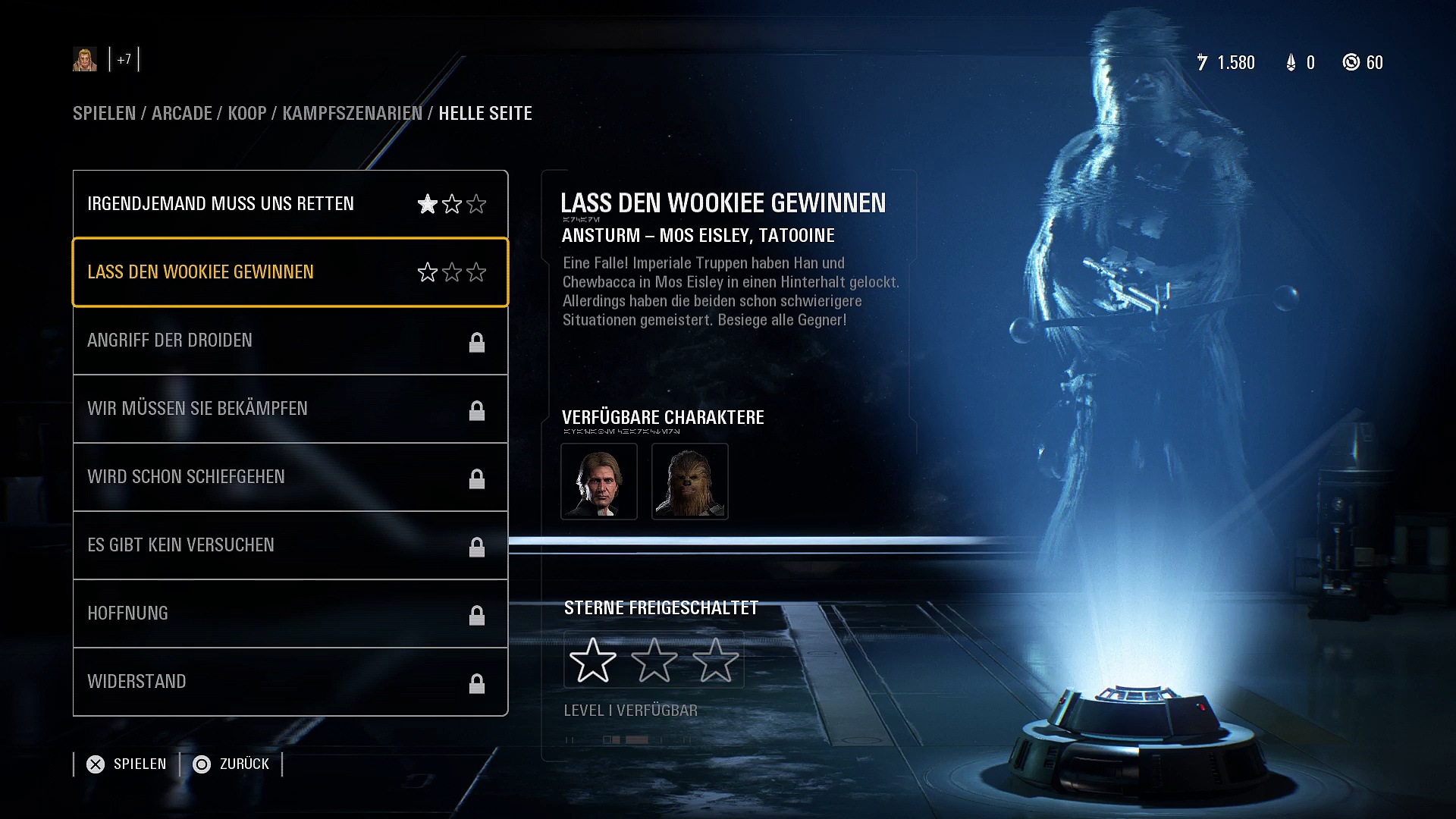Image resolution: width=1456 pixels, height=819 pixels.
Task: Navigate back to Kampfszenarien breadcrumb
Action: click(x=352, y=114)
